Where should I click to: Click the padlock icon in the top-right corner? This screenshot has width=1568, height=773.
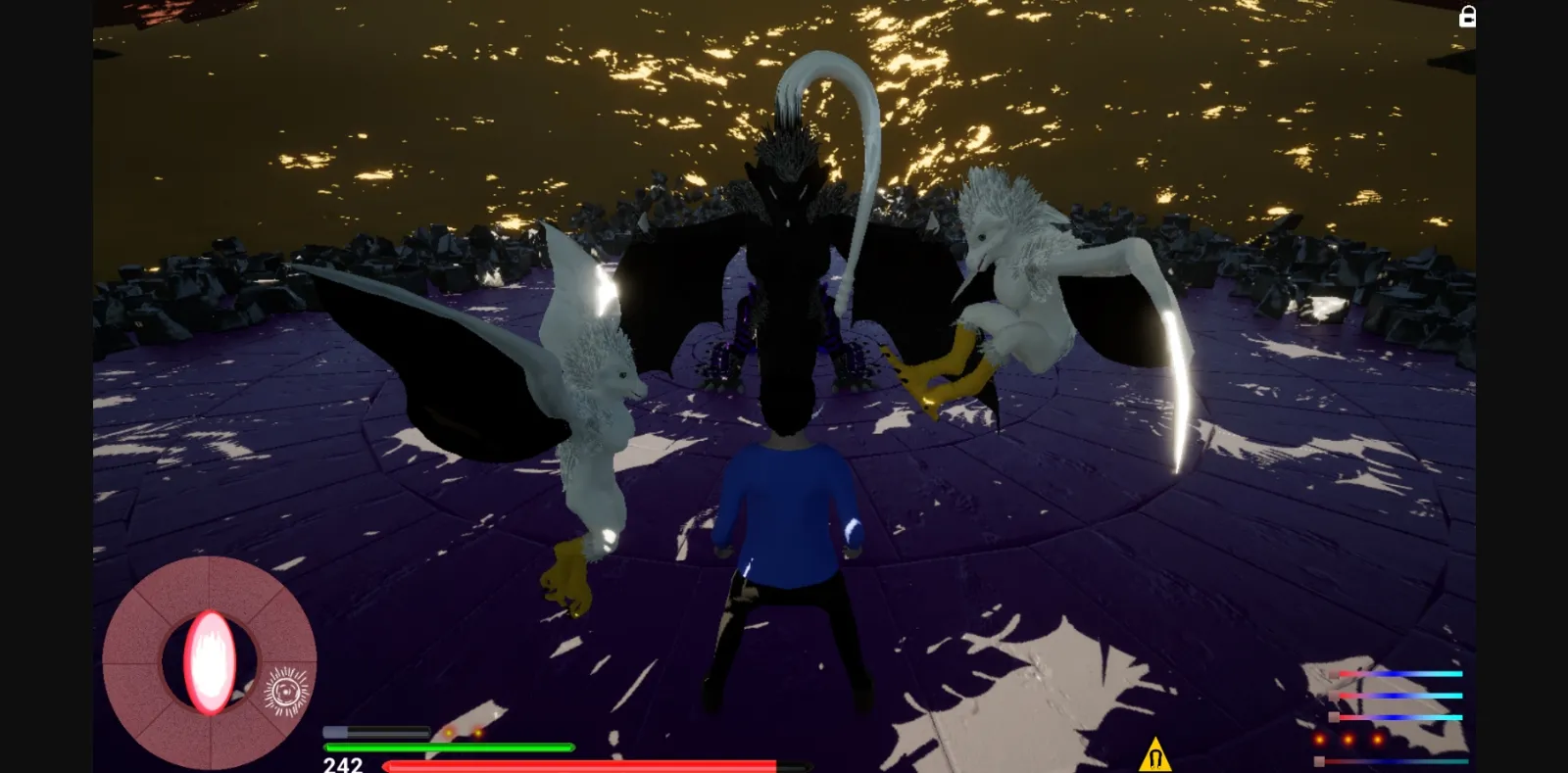point(1467,17)
